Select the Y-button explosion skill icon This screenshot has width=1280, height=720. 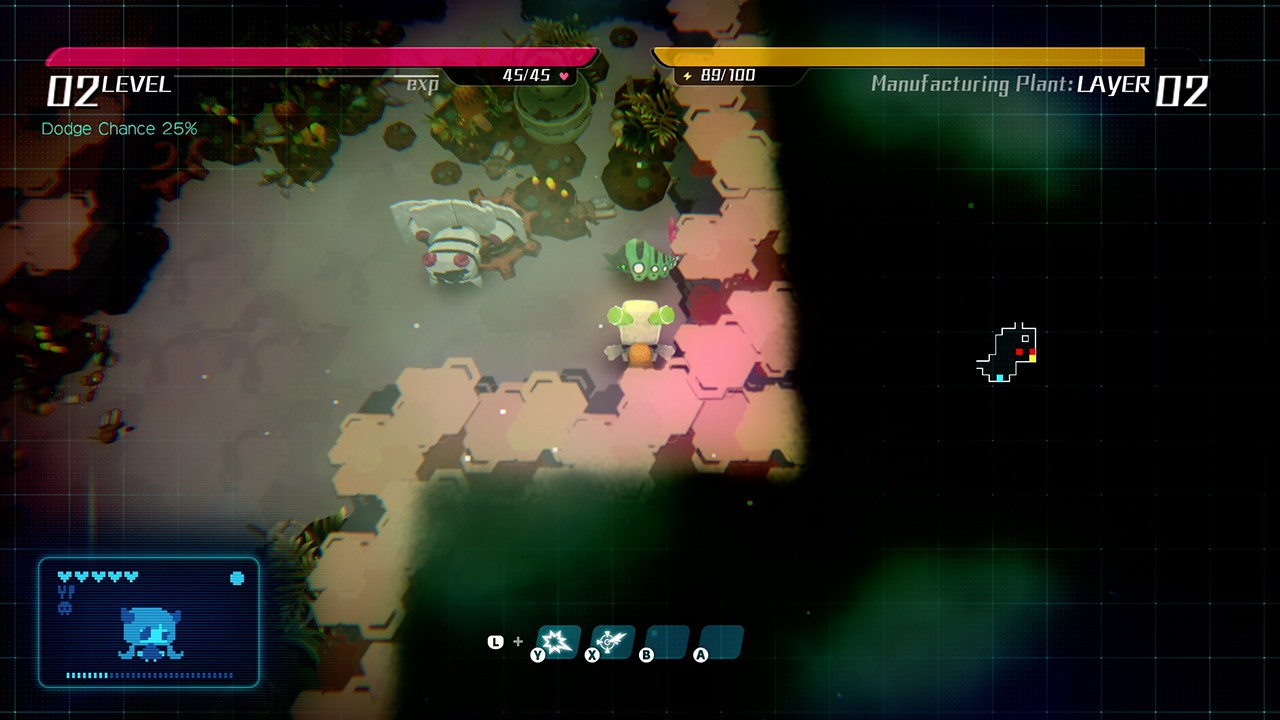point(556,642)
